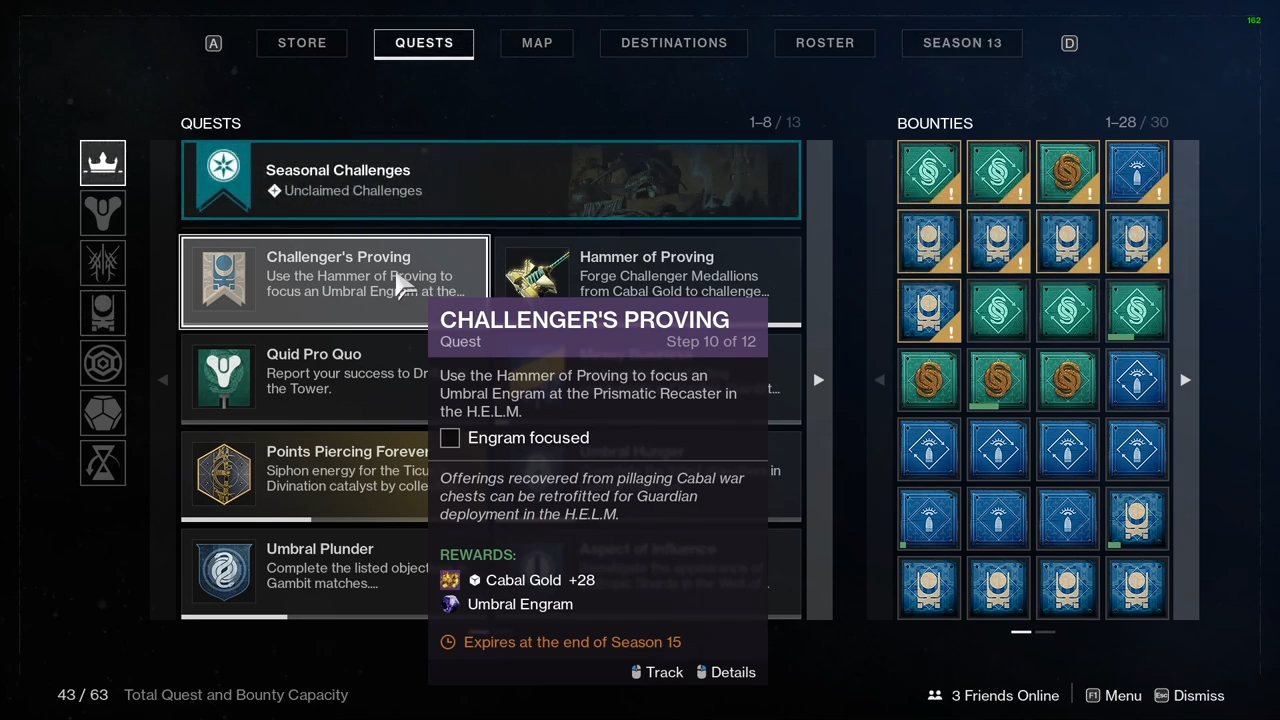Open the Season 13 tab

click(x=962, y=43)
